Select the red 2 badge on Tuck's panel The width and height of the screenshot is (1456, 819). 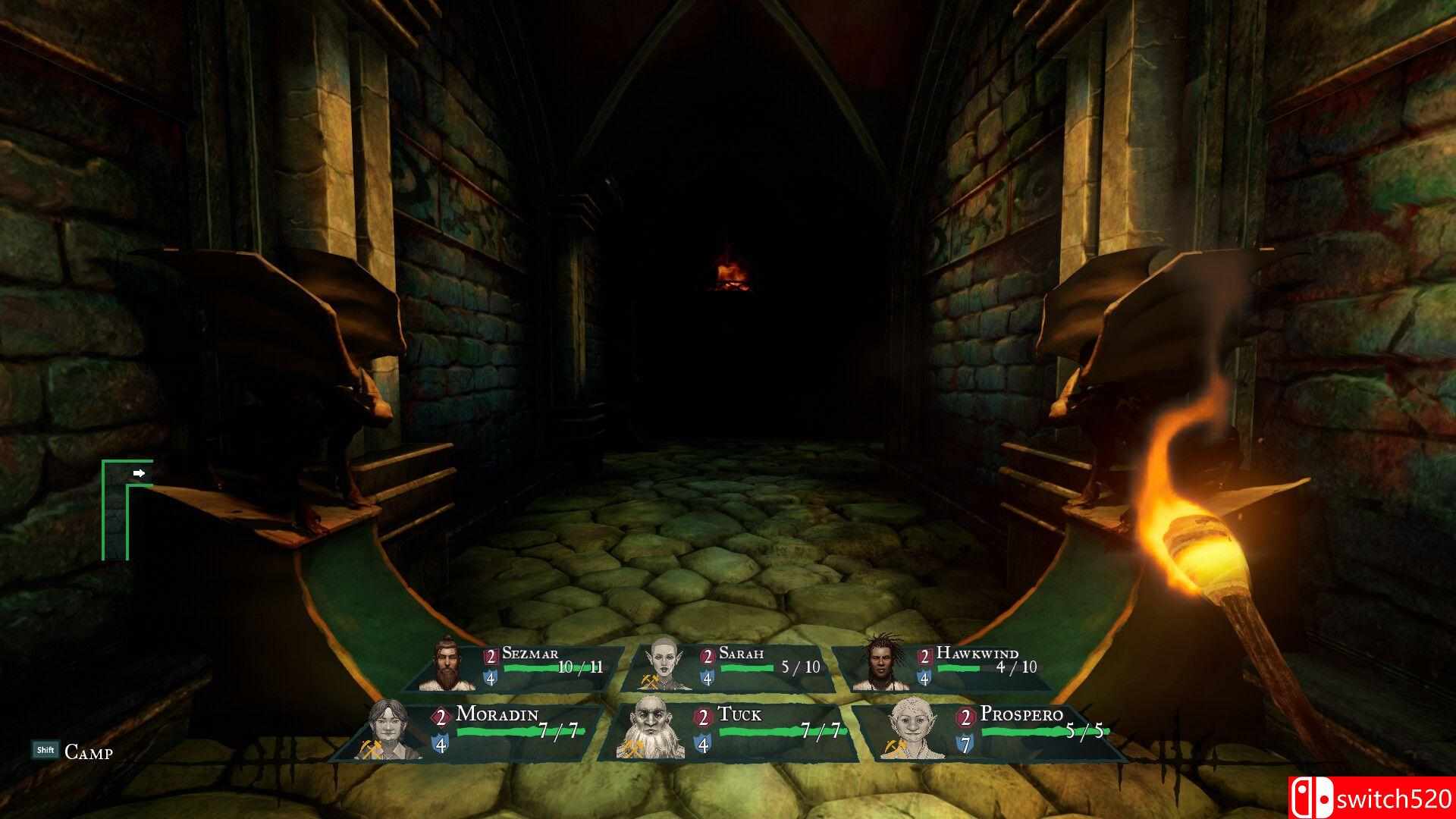704,716
